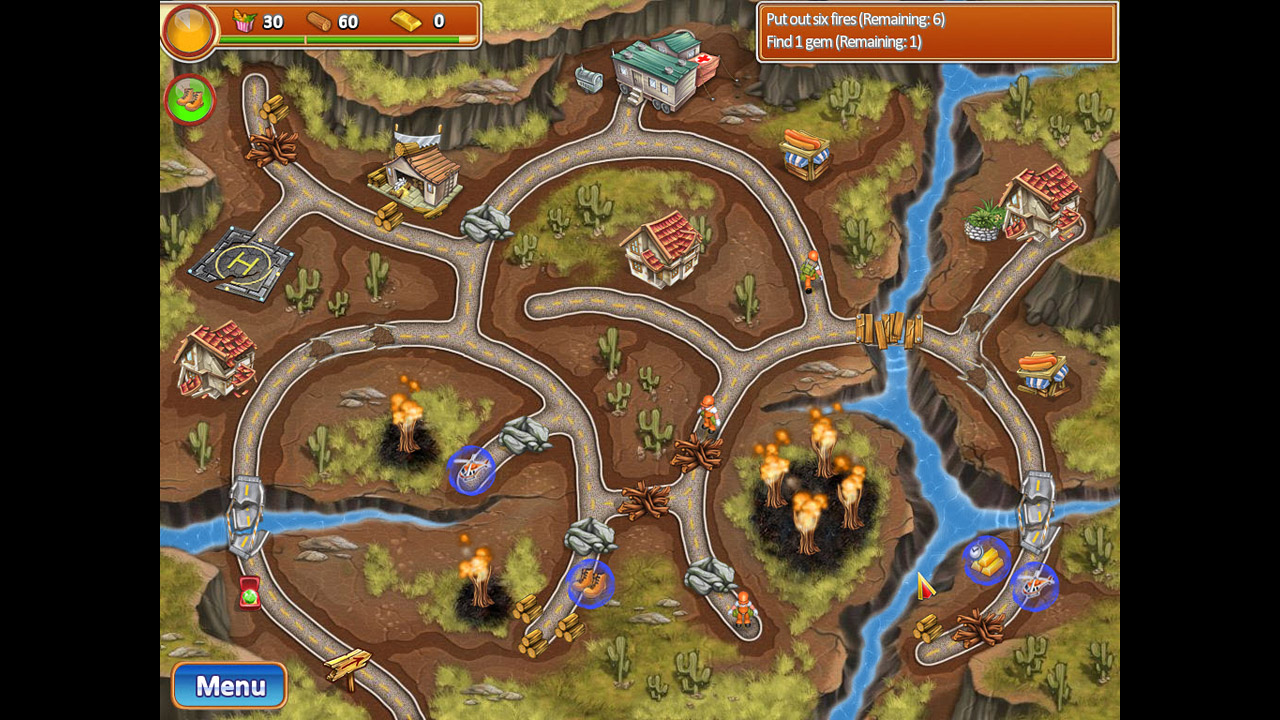Screen dimensions: 1280x720
Task: Open the Menu button
Action: coord(229,687)
